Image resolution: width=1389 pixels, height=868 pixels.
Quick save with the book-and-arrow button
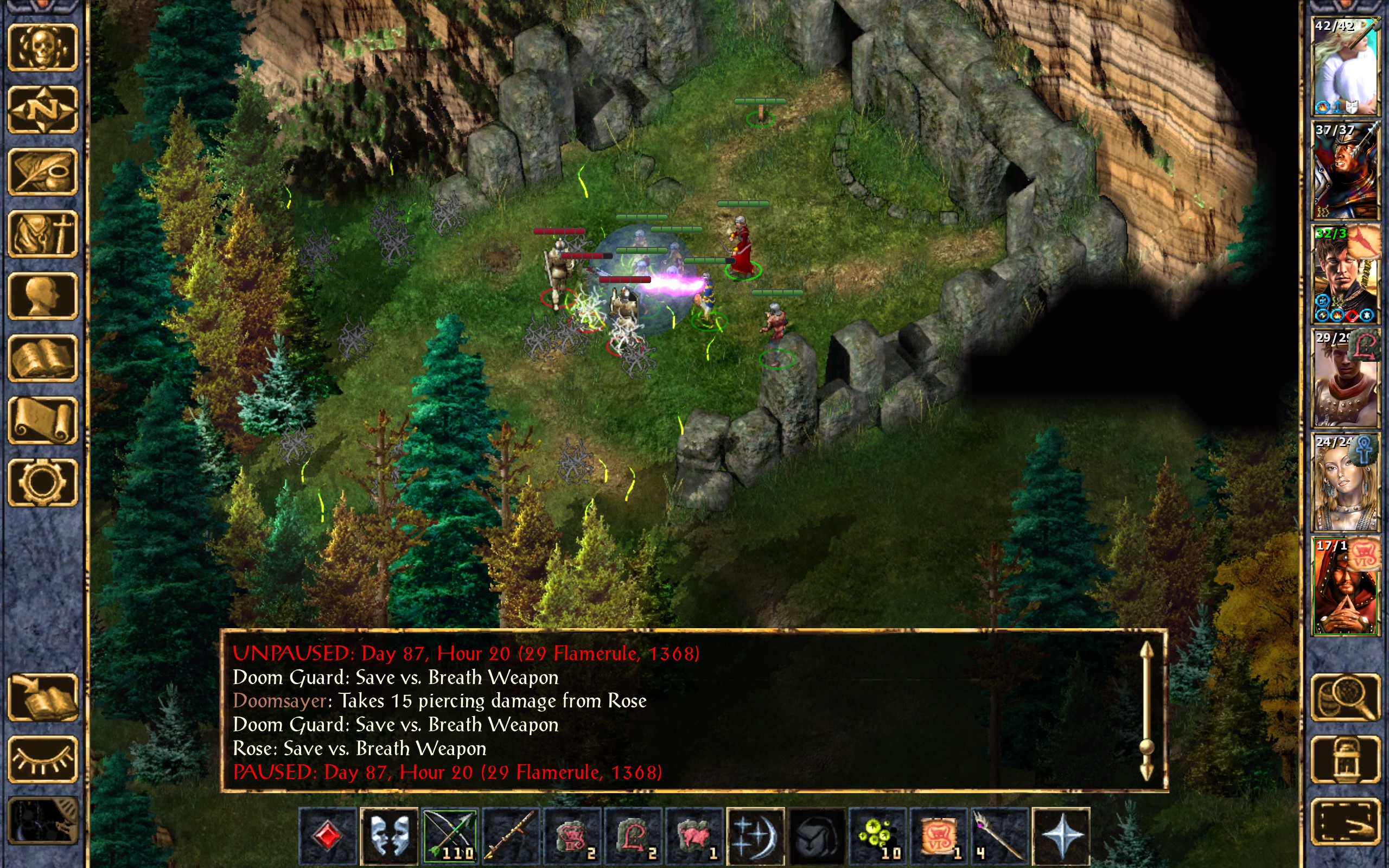[x=42, y=698]
